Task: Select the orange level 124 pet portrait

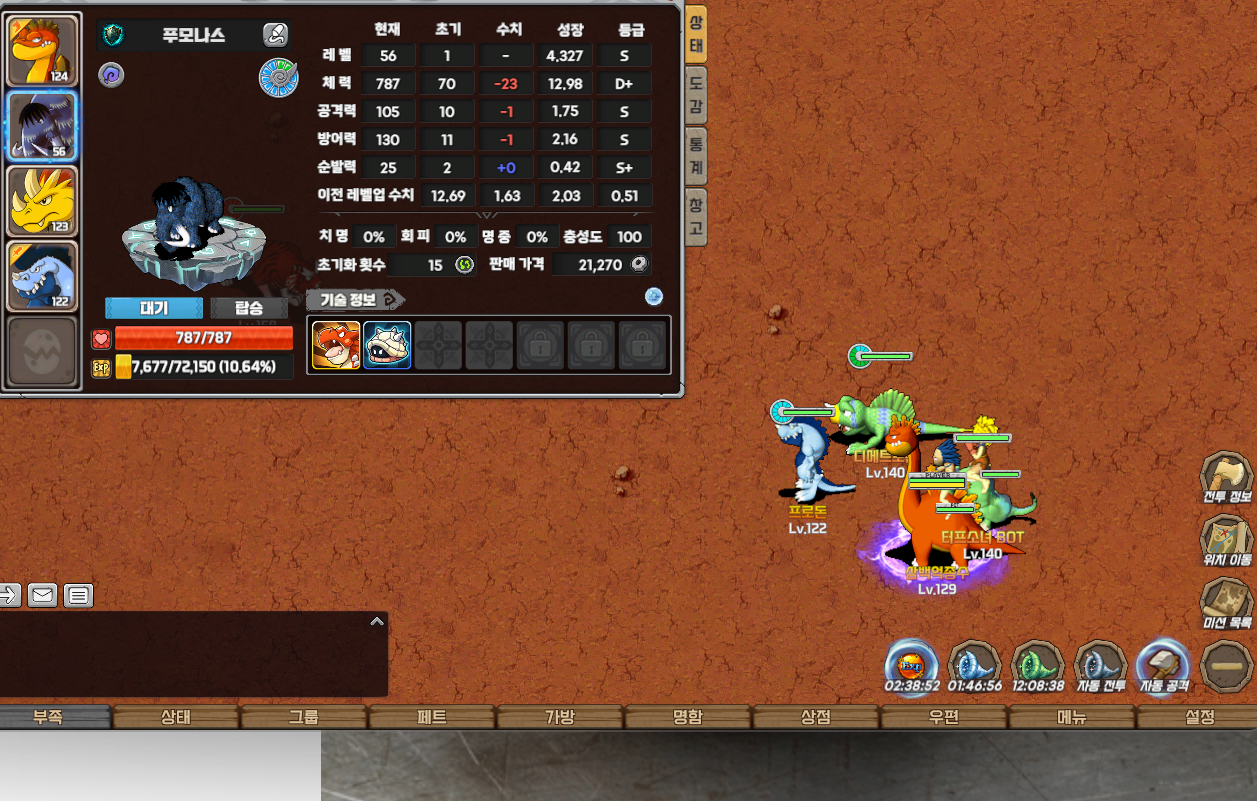Action: coord(43,50)
